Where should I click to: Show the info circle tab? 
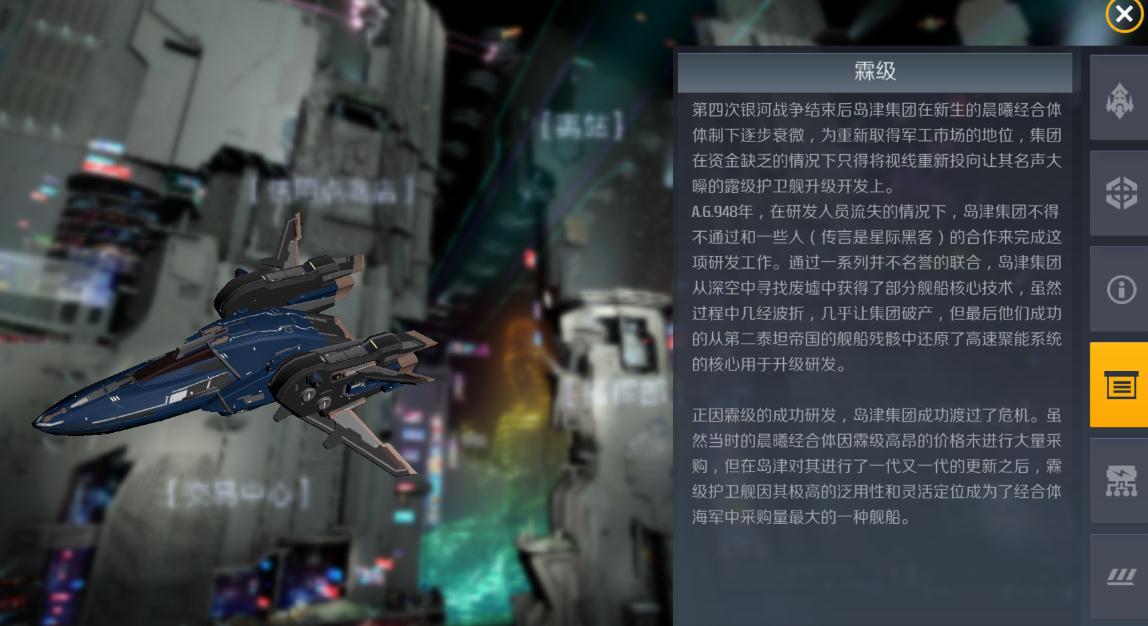tap(1119, 289)
